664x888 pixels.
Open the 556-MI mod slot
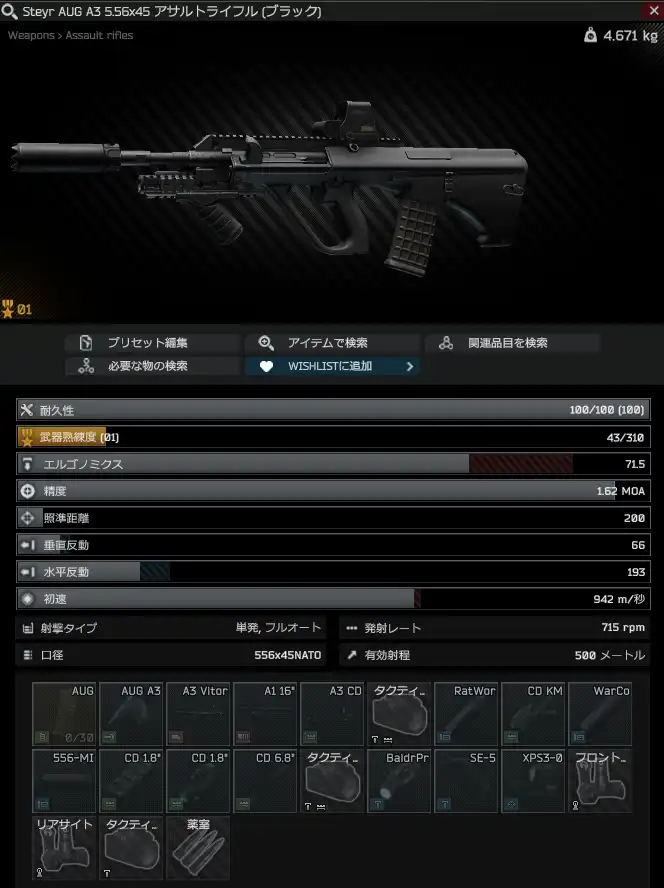point(65,781)
